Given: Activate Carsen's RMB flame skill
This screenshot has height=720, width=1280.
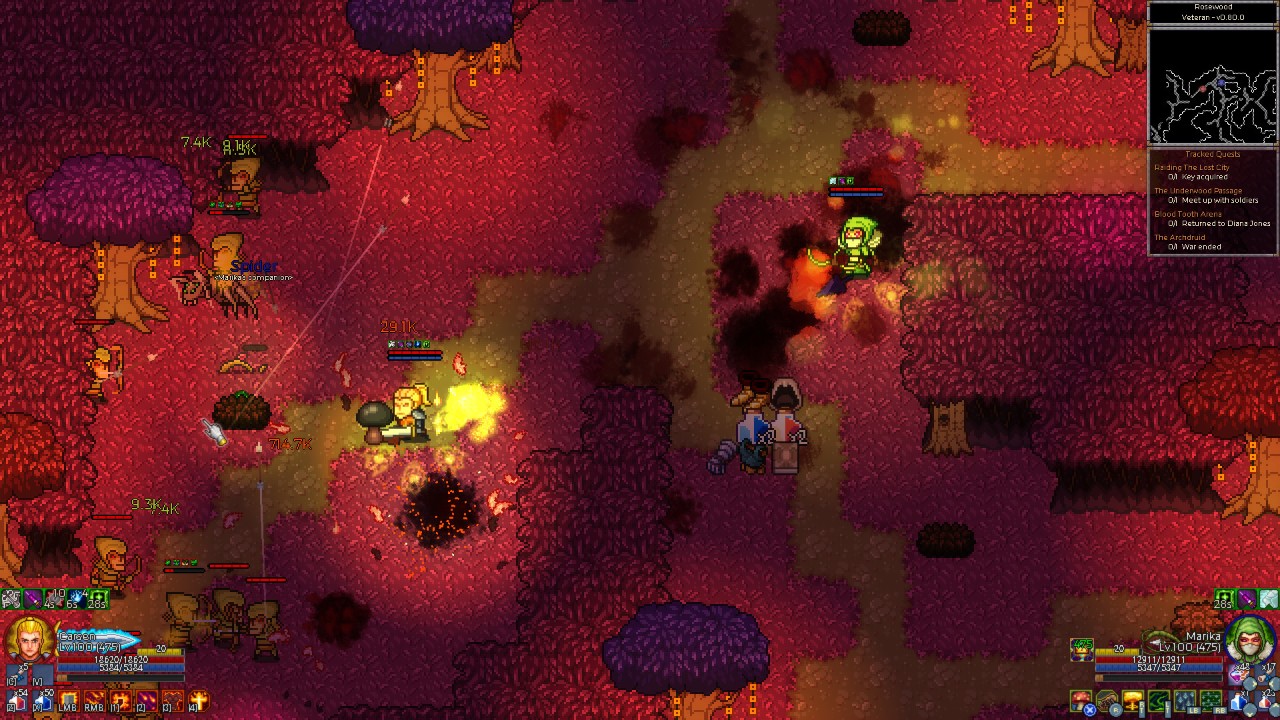Looking at the screenshot, I should 95,700.
